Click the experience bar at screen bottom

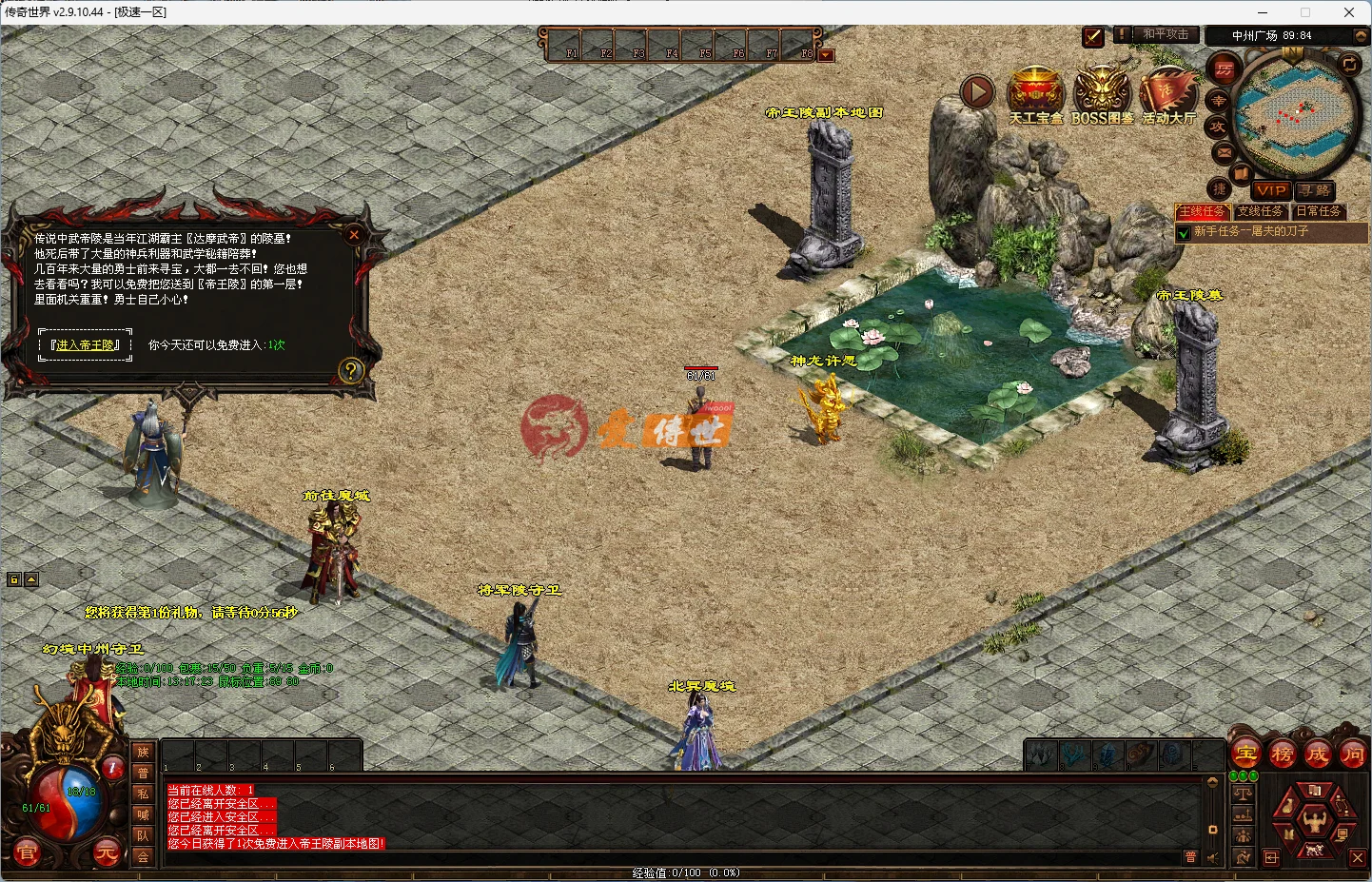click(x=685, y=872)
